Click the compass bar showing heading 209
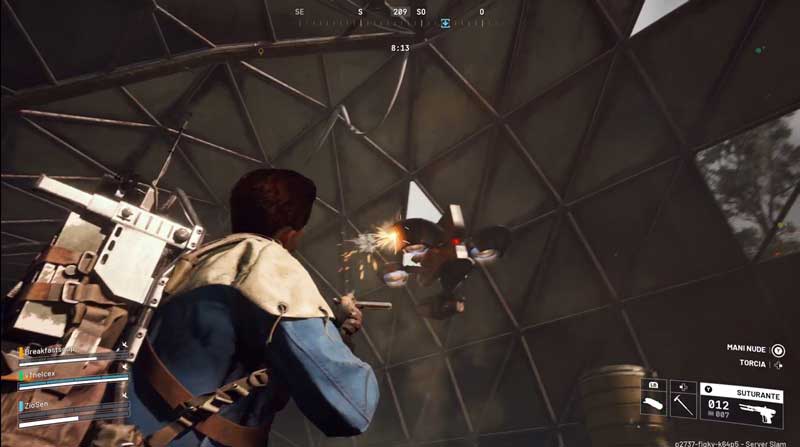Viewport: 800px width, 447px height. tap(400, 17)
